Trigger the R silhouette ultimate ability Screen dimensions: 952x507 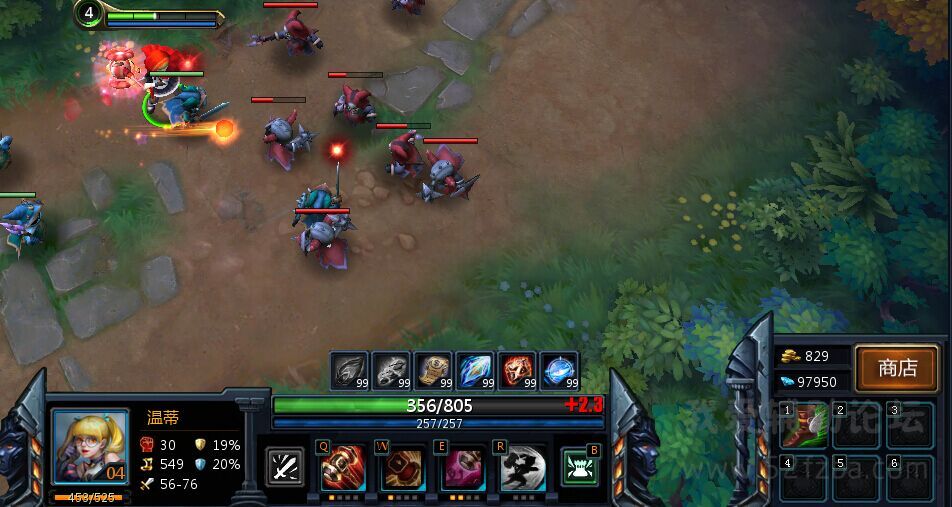click(x=522, y=467)
